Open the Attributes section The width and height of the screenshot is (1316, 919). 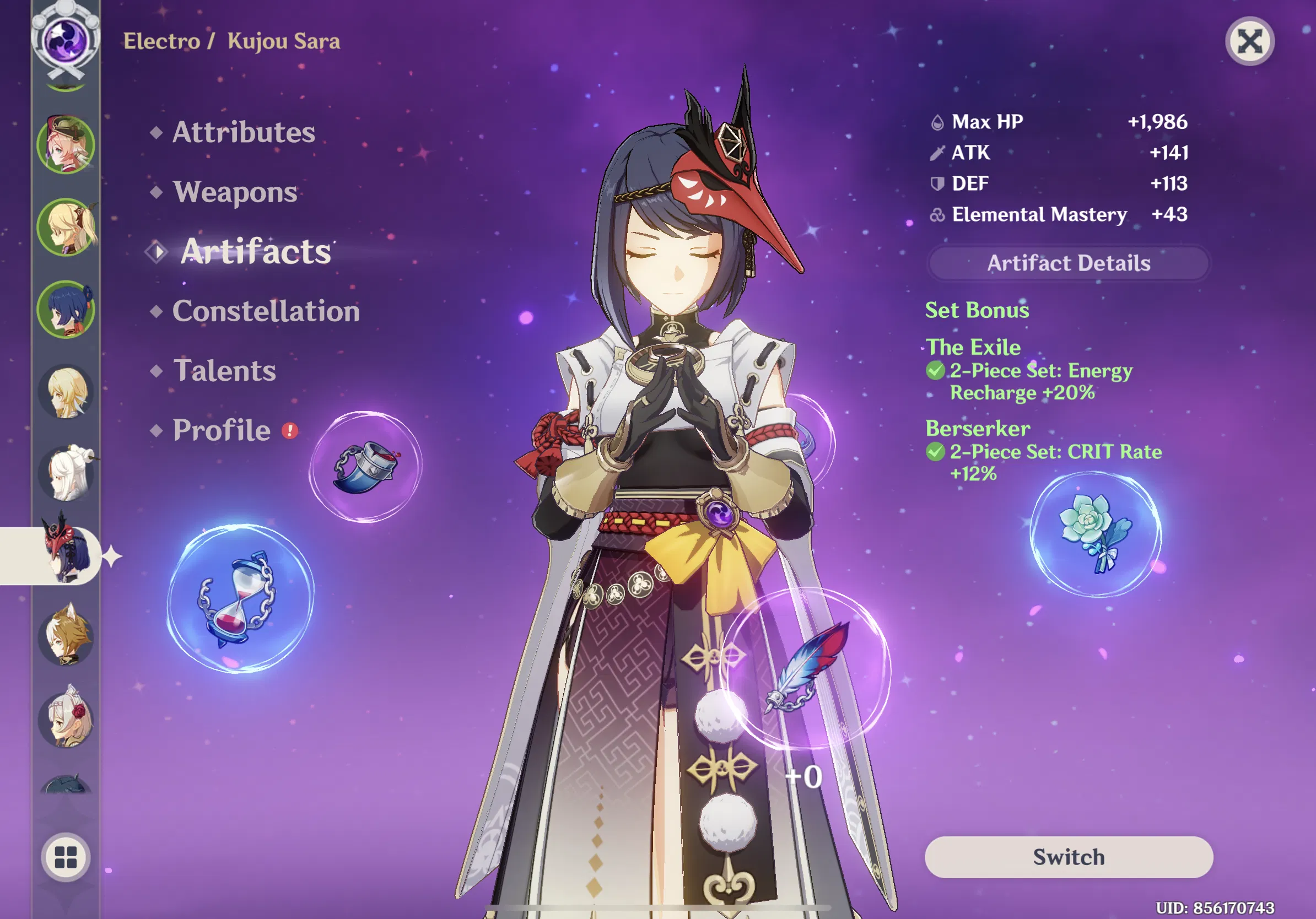(244, 132)
